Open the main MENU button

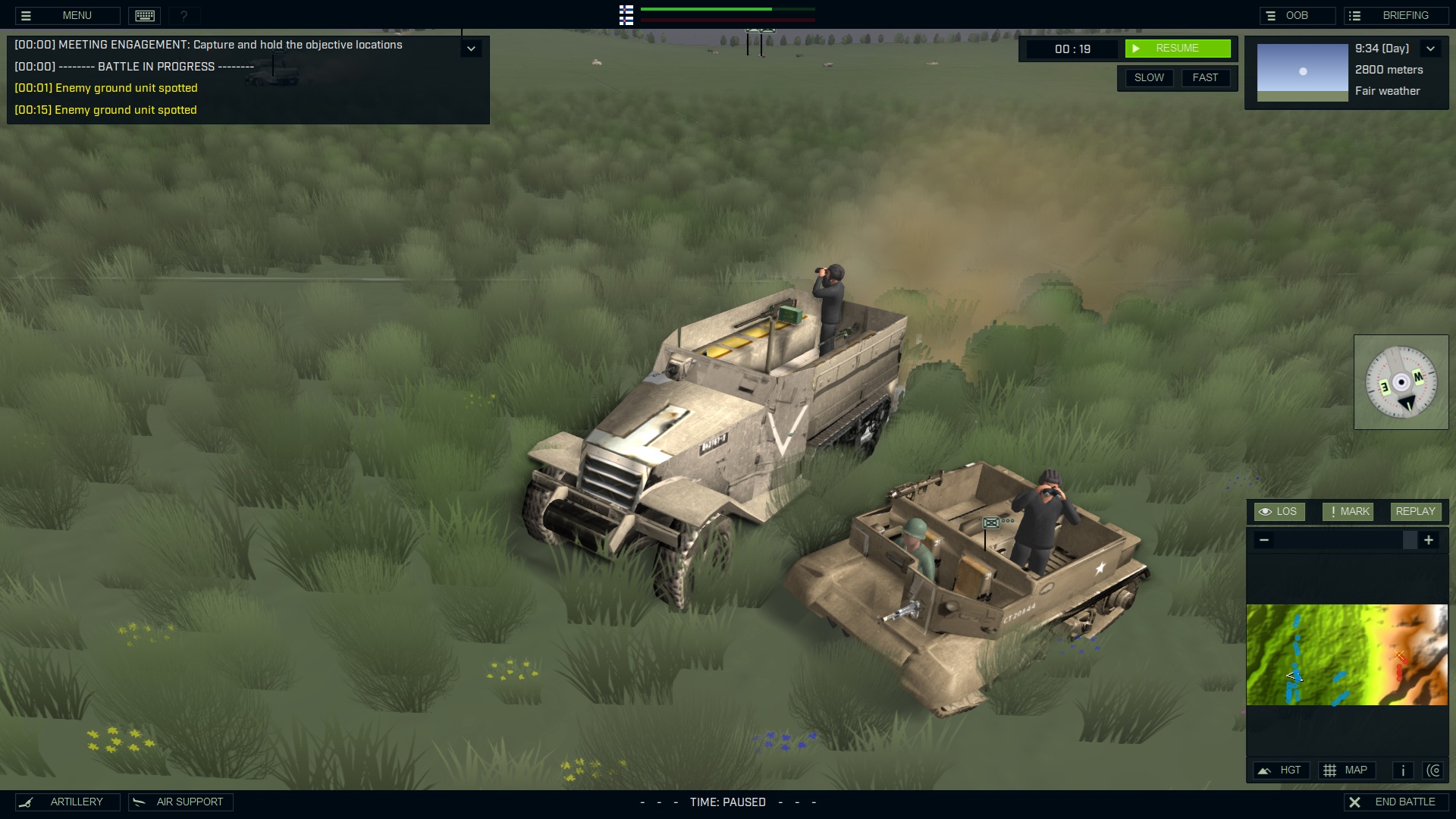[x=67, y=15]
